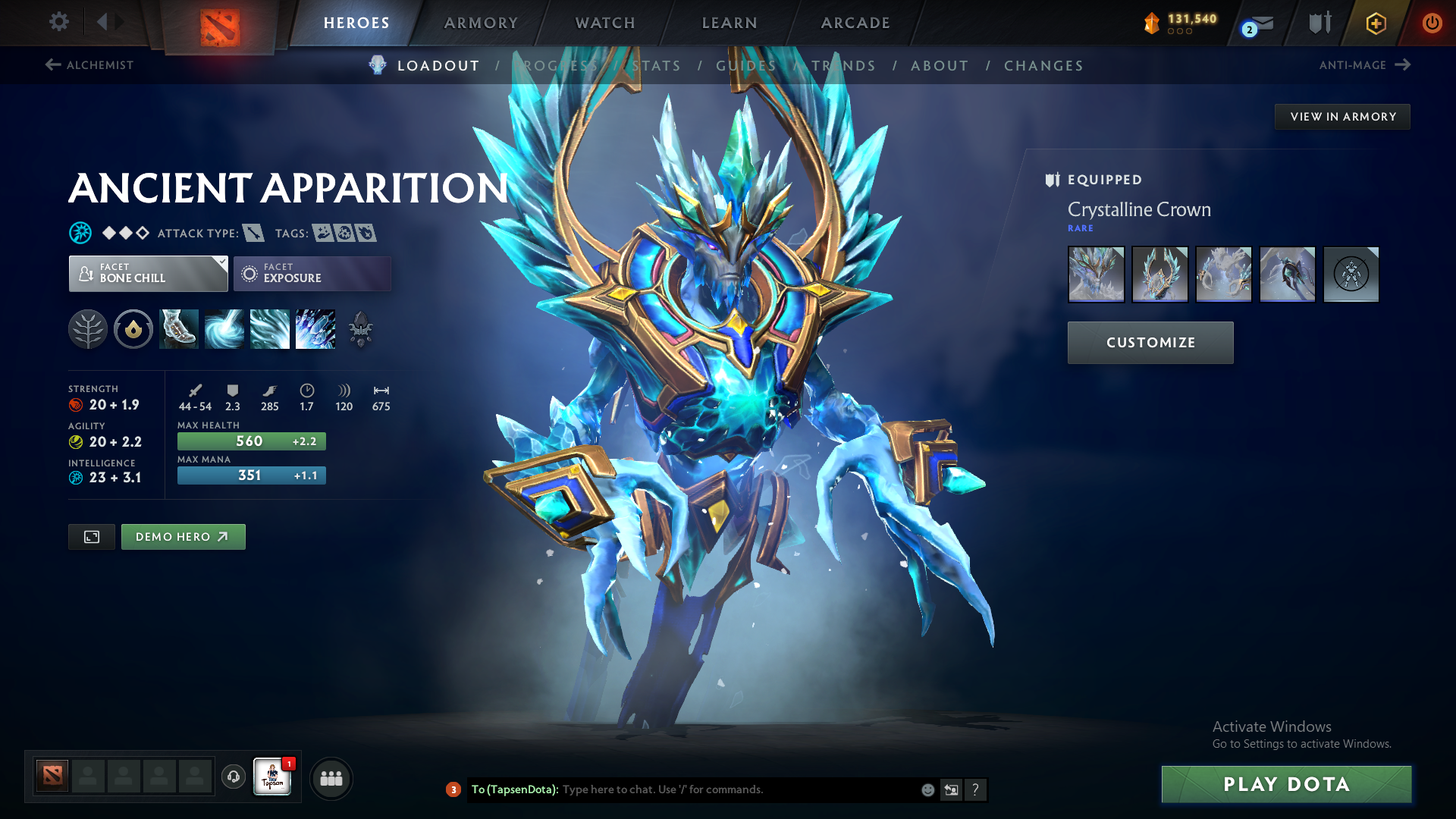Expand the Bone Chill facet dropdown
This screenshot has height=819, width=1456.
coord(221,264)
